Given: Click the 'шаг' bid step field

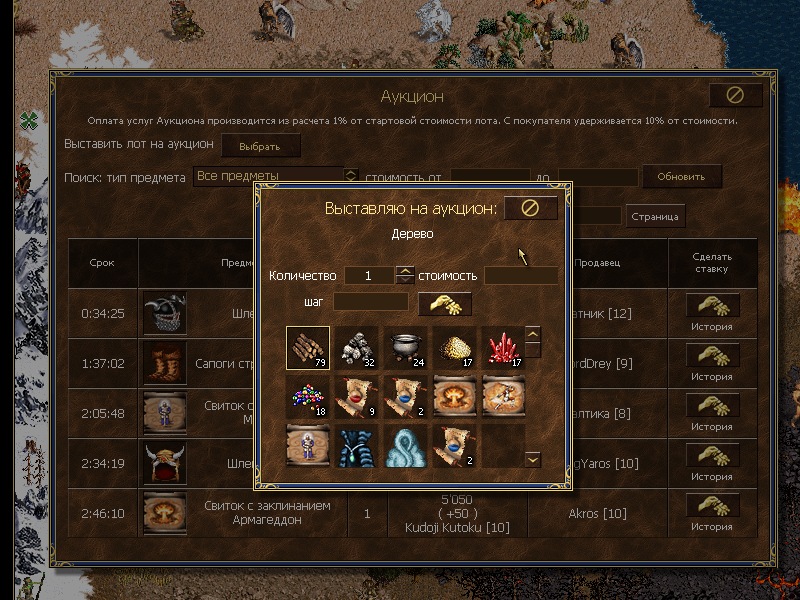Looking at the screenshot, I should point(371,301).
